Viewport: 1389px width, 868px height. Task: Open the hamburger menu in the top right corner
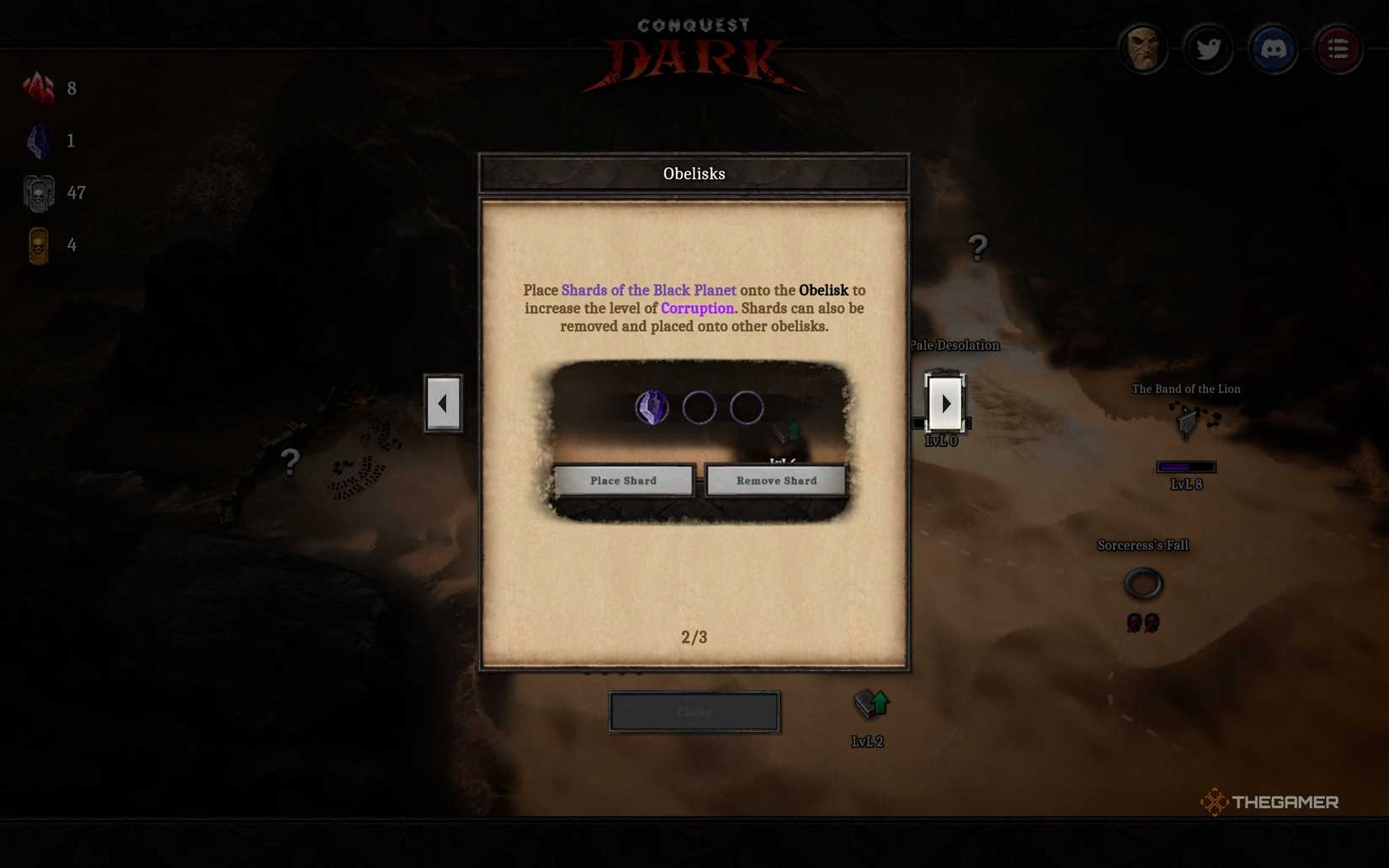(1338, 49)
